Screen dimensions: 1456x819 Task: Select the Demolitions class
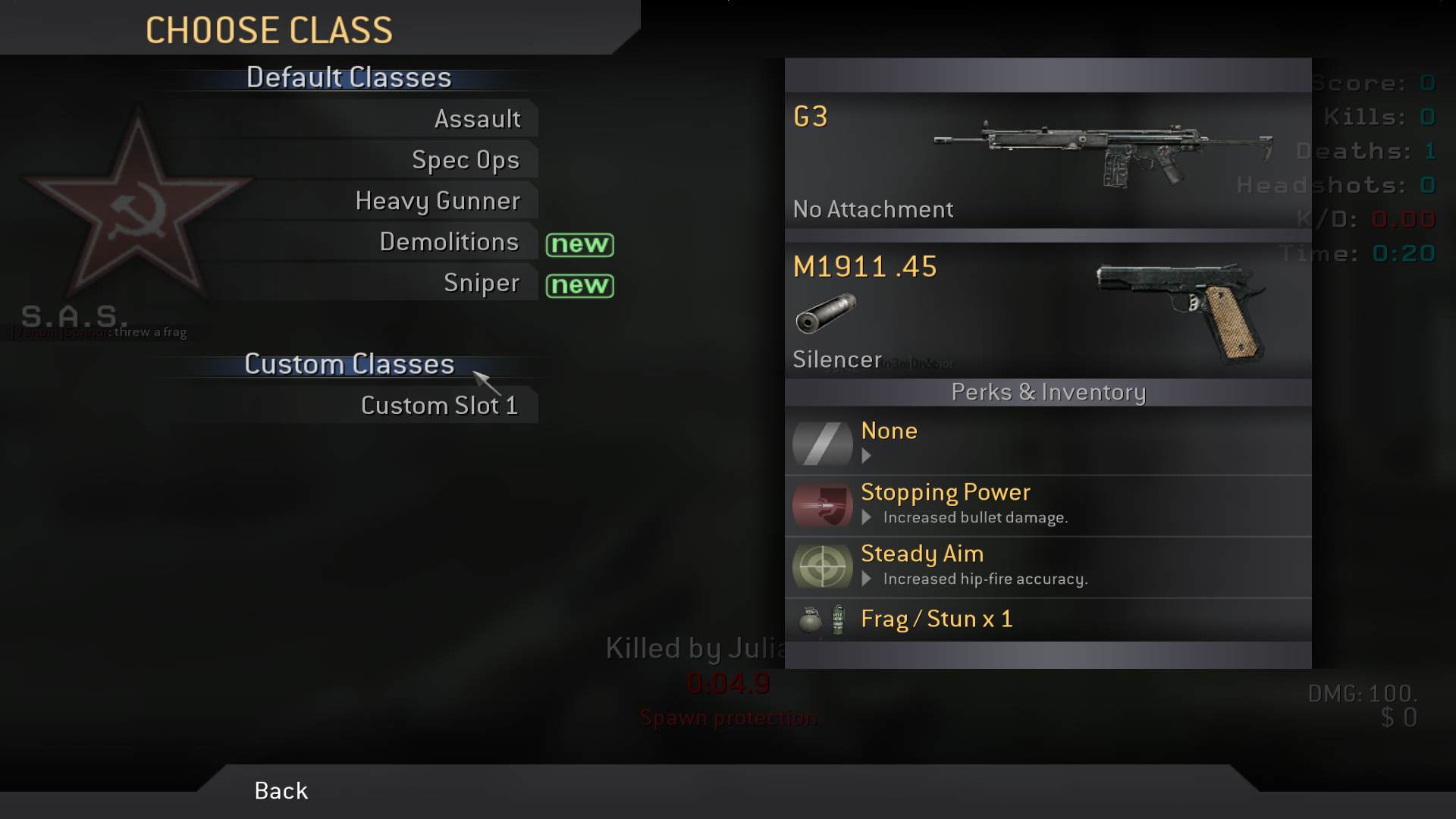(x=449, y=242)
